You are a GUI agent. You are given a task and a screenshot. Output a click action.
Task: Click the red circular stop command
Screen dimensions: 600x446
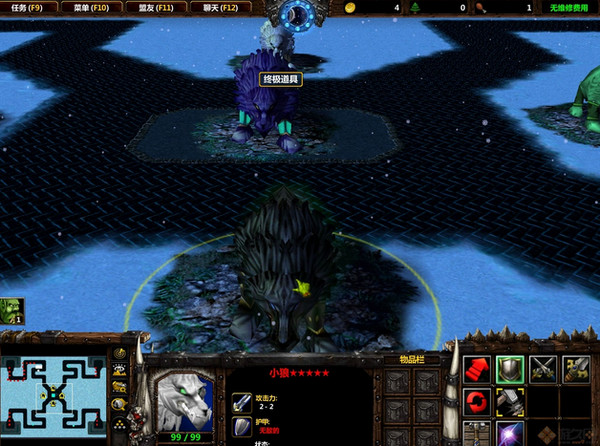click(477, 402)
